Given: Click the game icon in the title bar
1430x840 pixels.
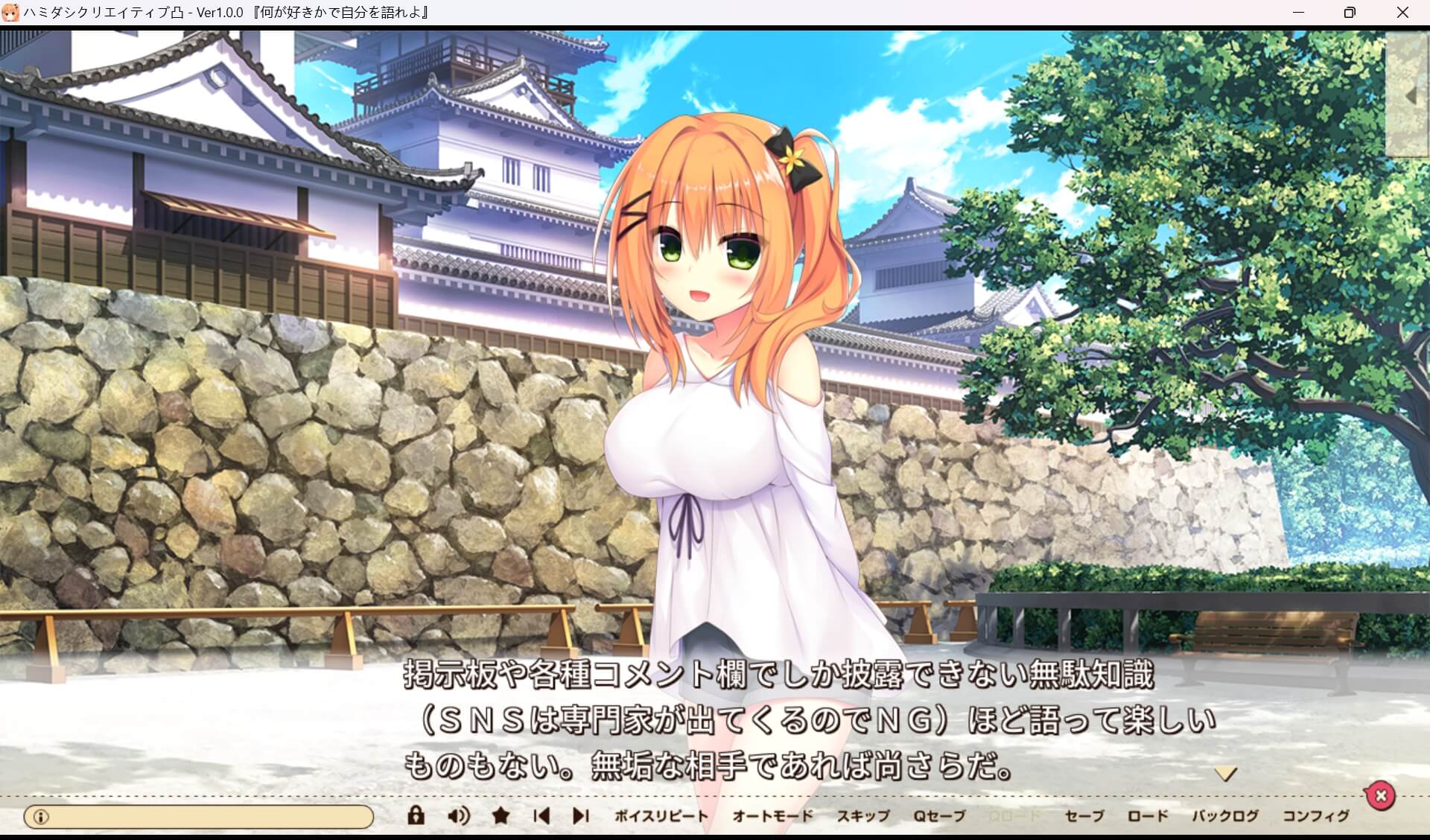Looking at the screenshot, I should coord(12,12).
